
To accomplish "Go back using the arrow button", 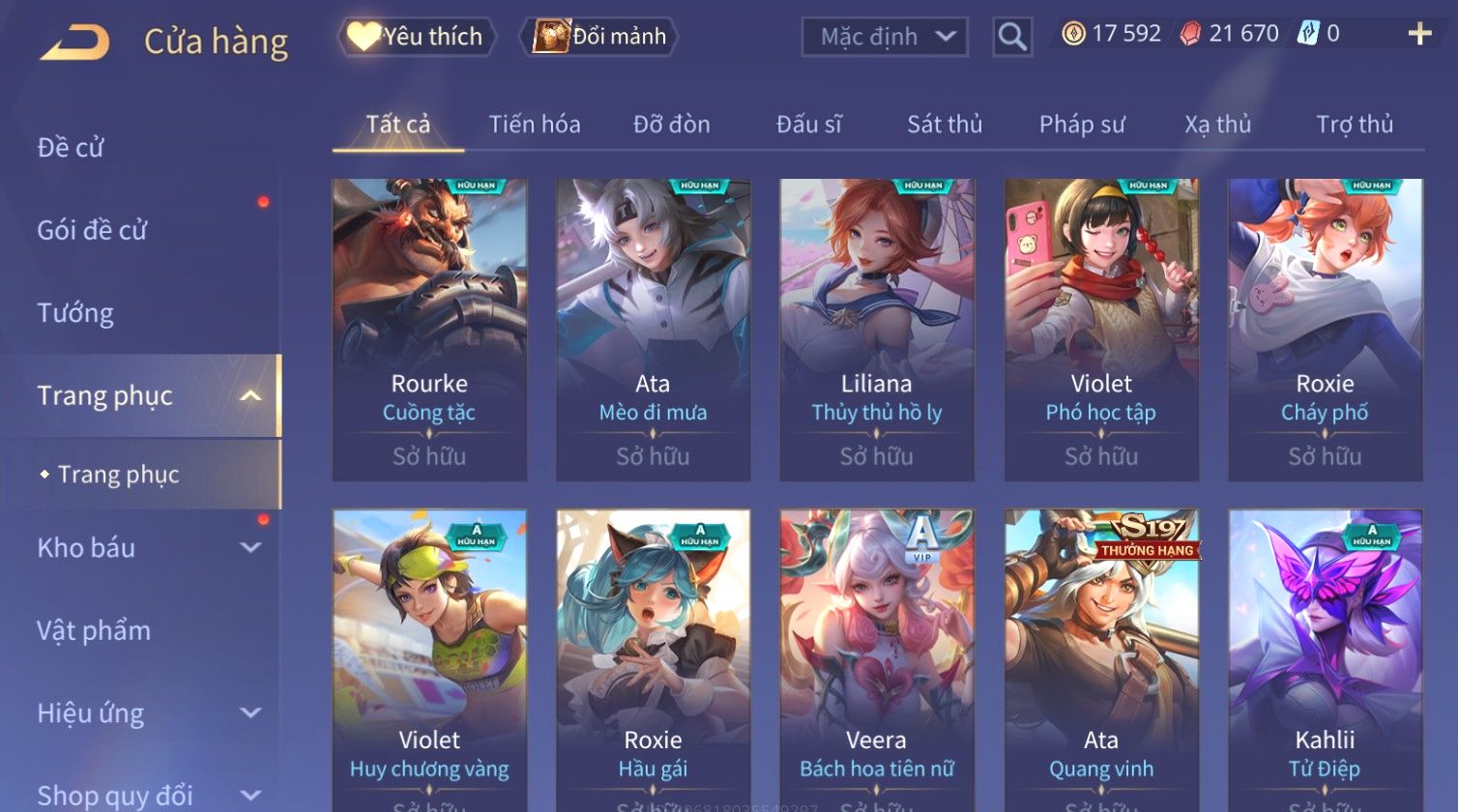I will (x=74, y=42).
